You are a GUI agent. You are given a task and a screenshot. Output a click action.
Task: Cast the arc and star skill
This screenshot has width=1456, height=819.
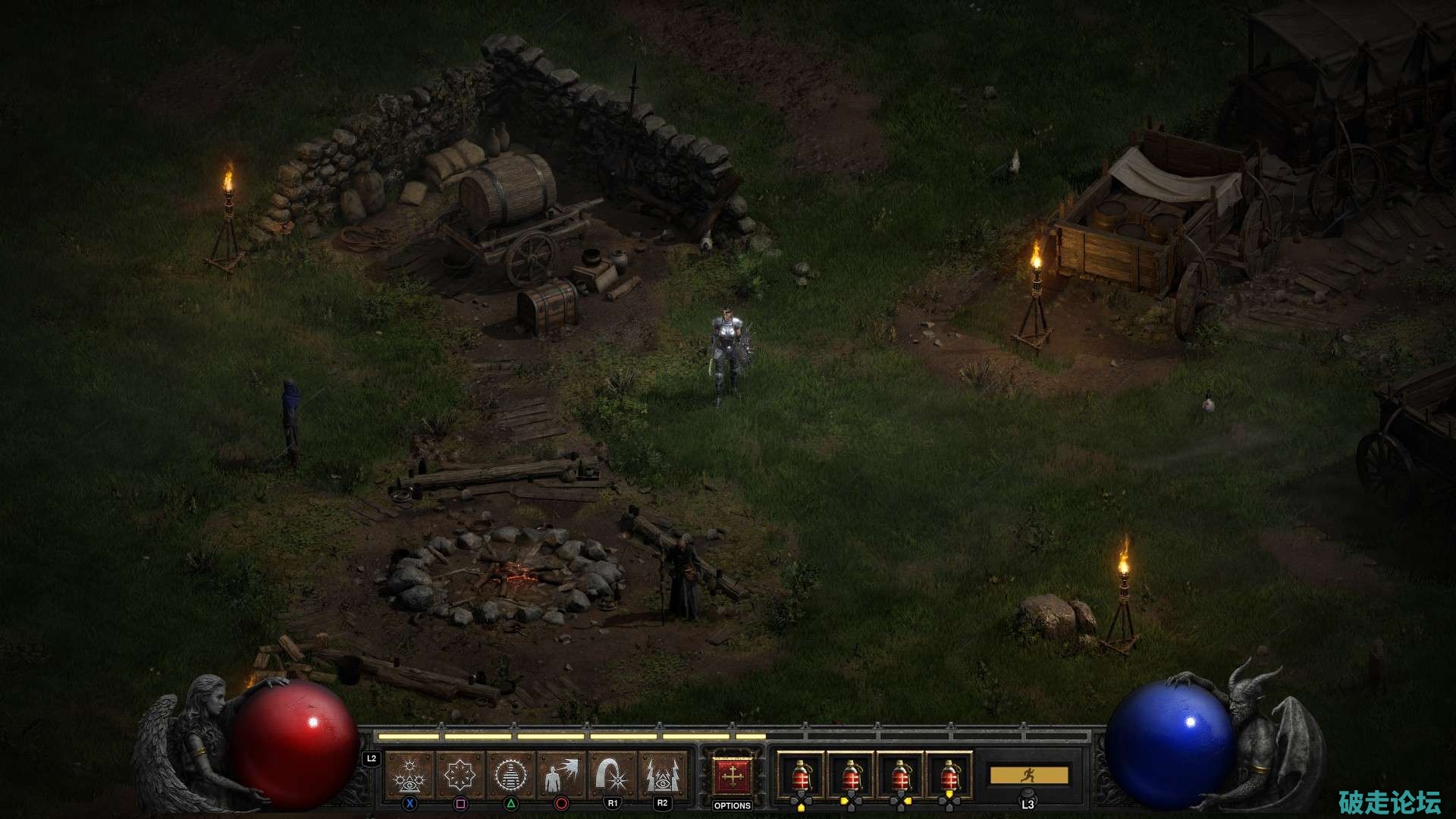coord(612,775)
